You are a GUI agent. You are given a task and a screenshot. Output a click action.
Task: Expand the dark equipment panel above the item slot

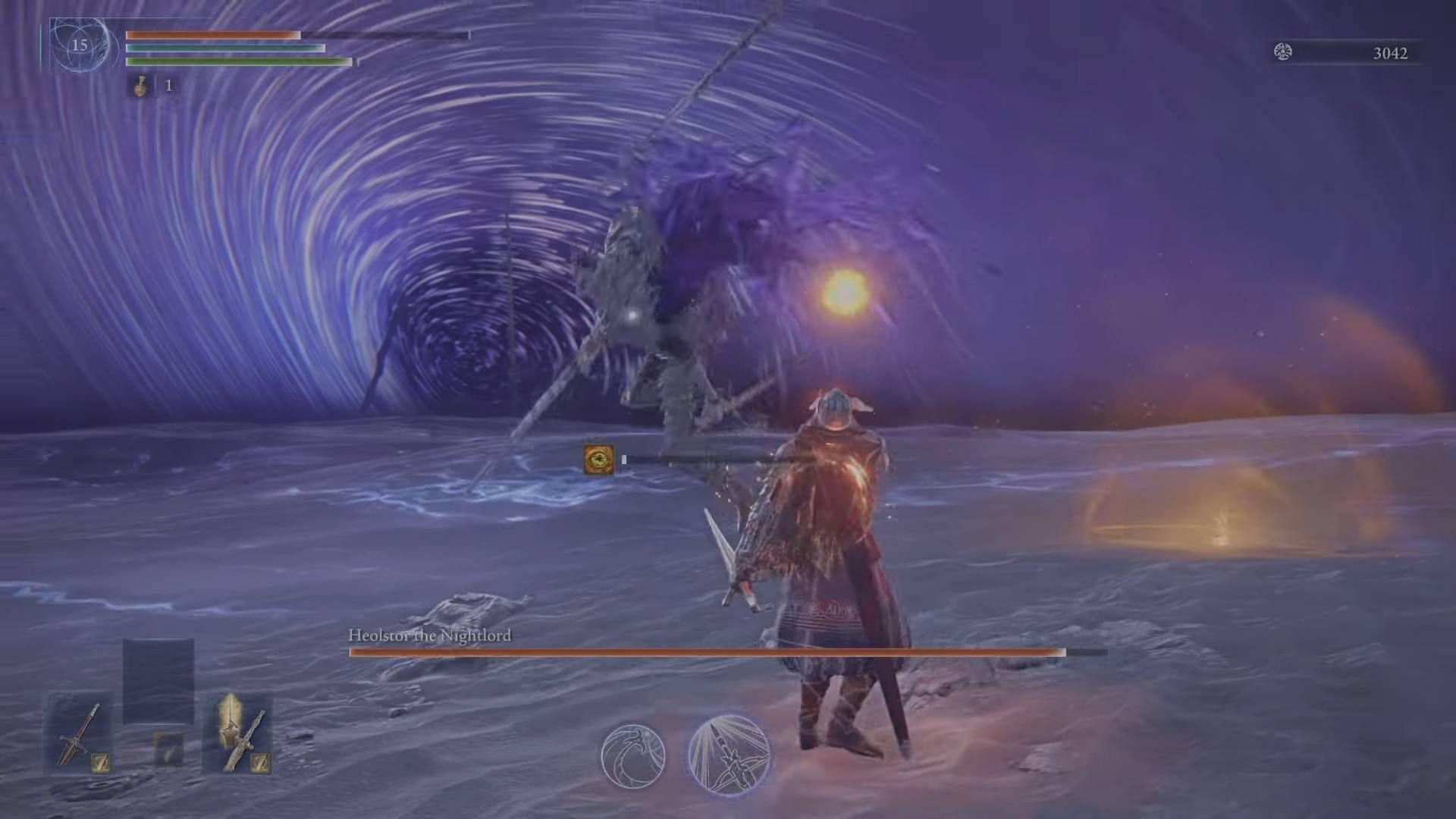pos(159,694)
